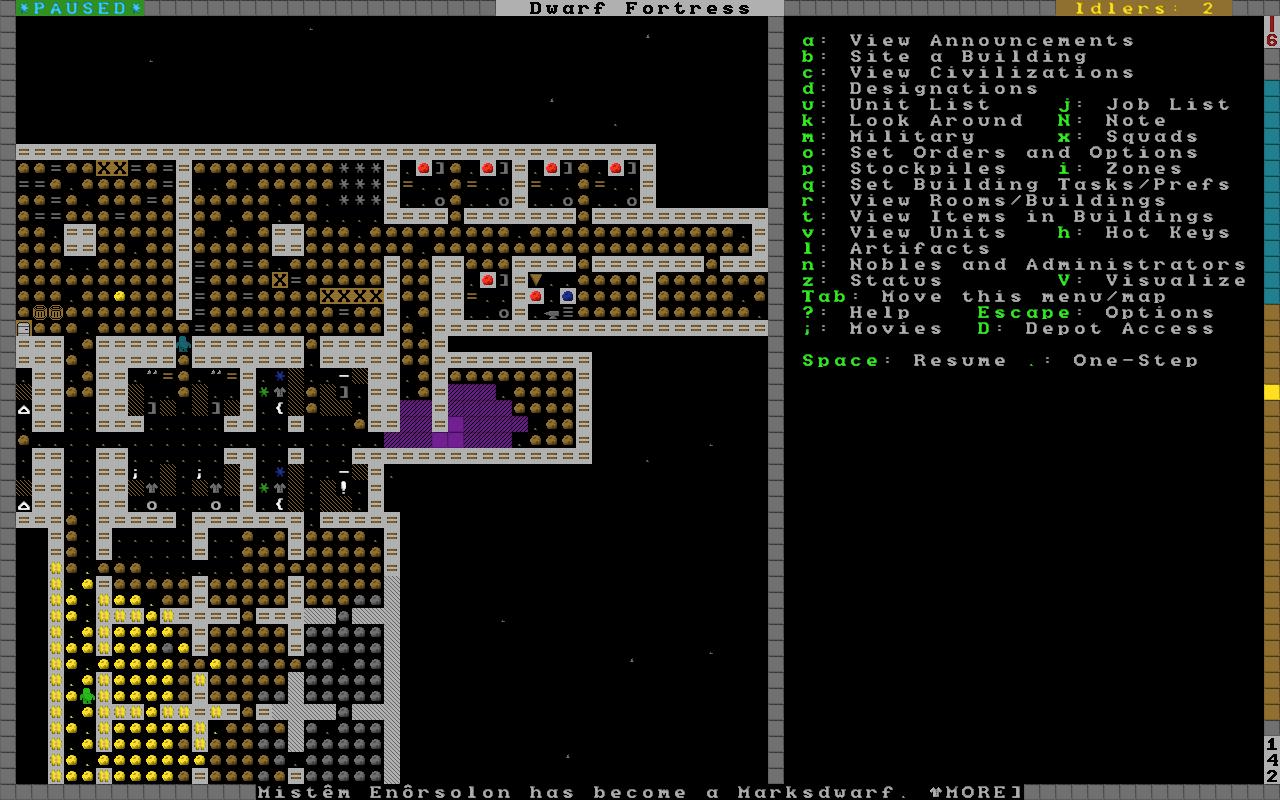Image resolution: width=1280 pixels, height=800 pixels.
Task: Choose the Designations menu
Action: pos(944,89)
